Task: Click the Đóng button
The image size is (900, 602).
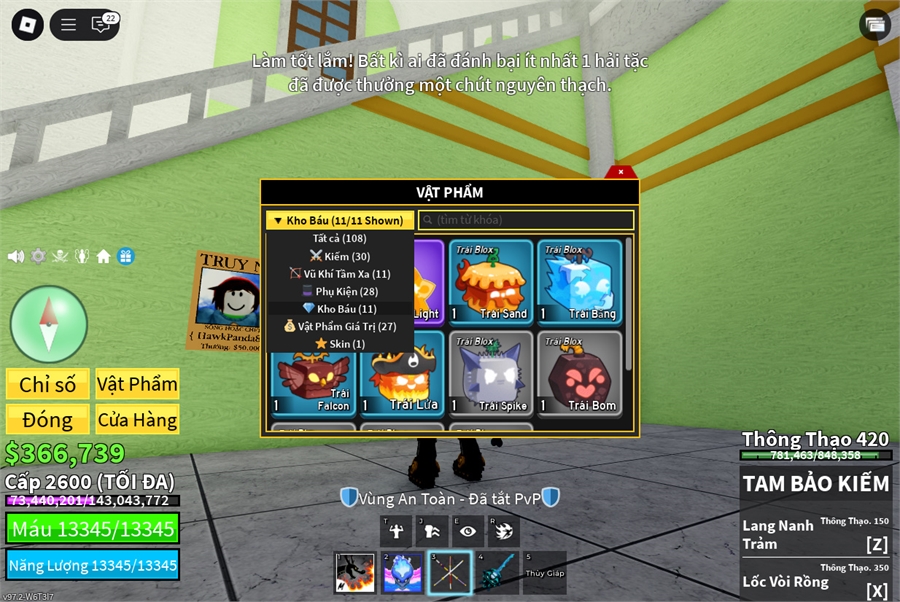Action: click(x=48, y=420)
